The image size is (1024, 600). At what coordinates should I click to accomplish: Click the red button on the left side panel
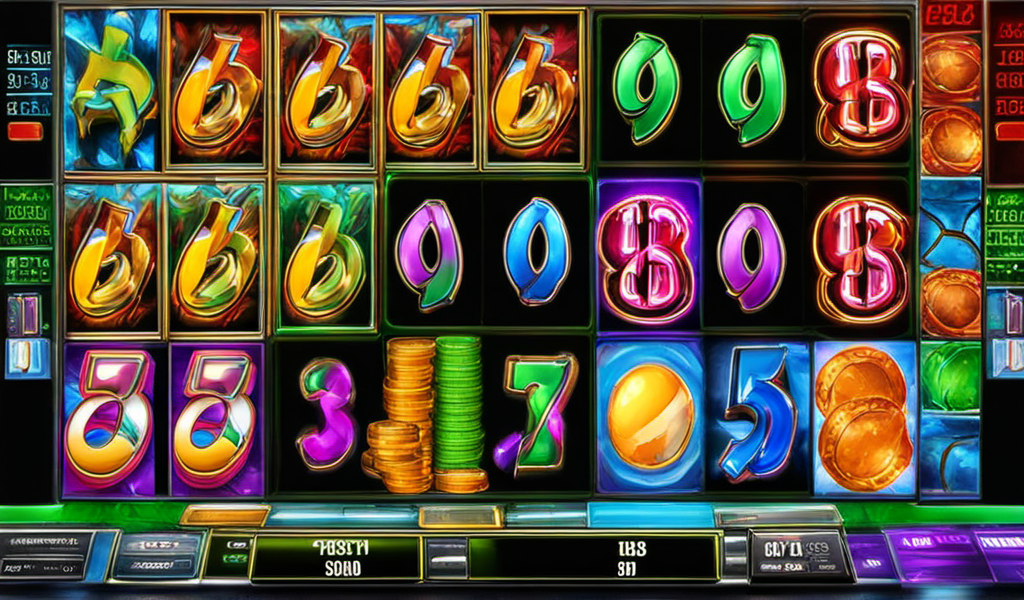24,131
